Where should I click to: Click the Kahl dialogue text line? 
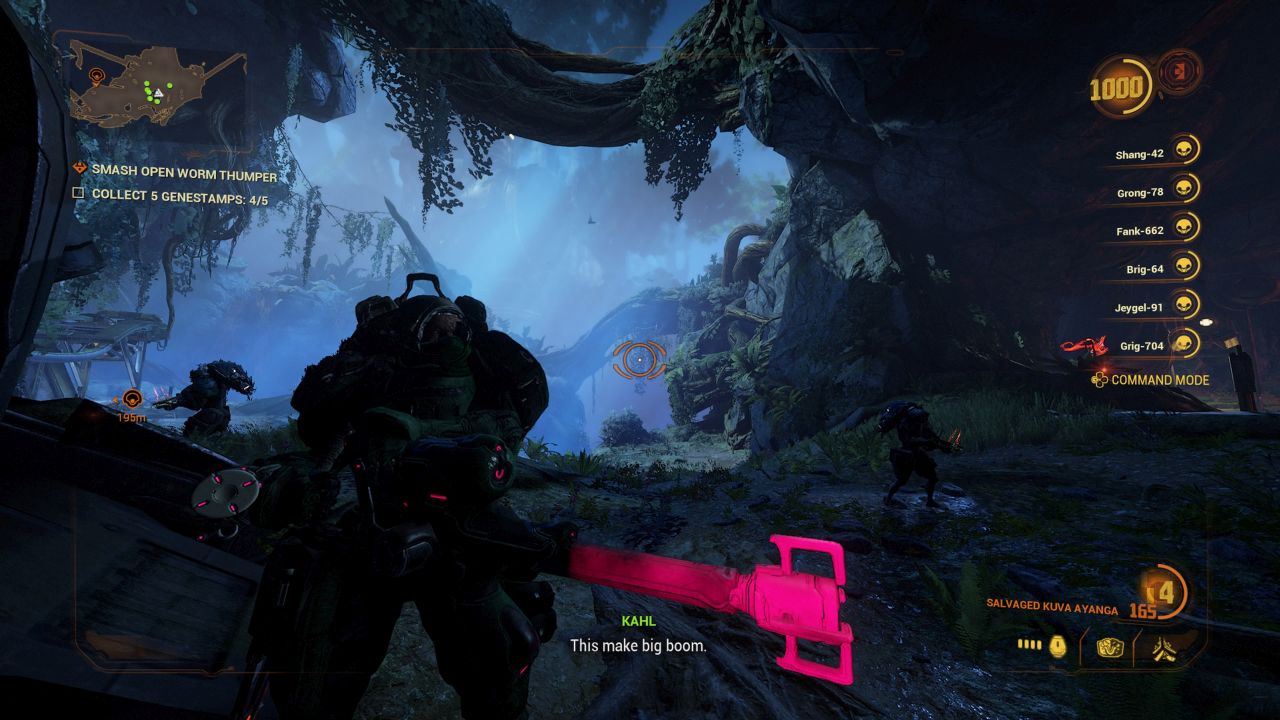pos(637,645)
